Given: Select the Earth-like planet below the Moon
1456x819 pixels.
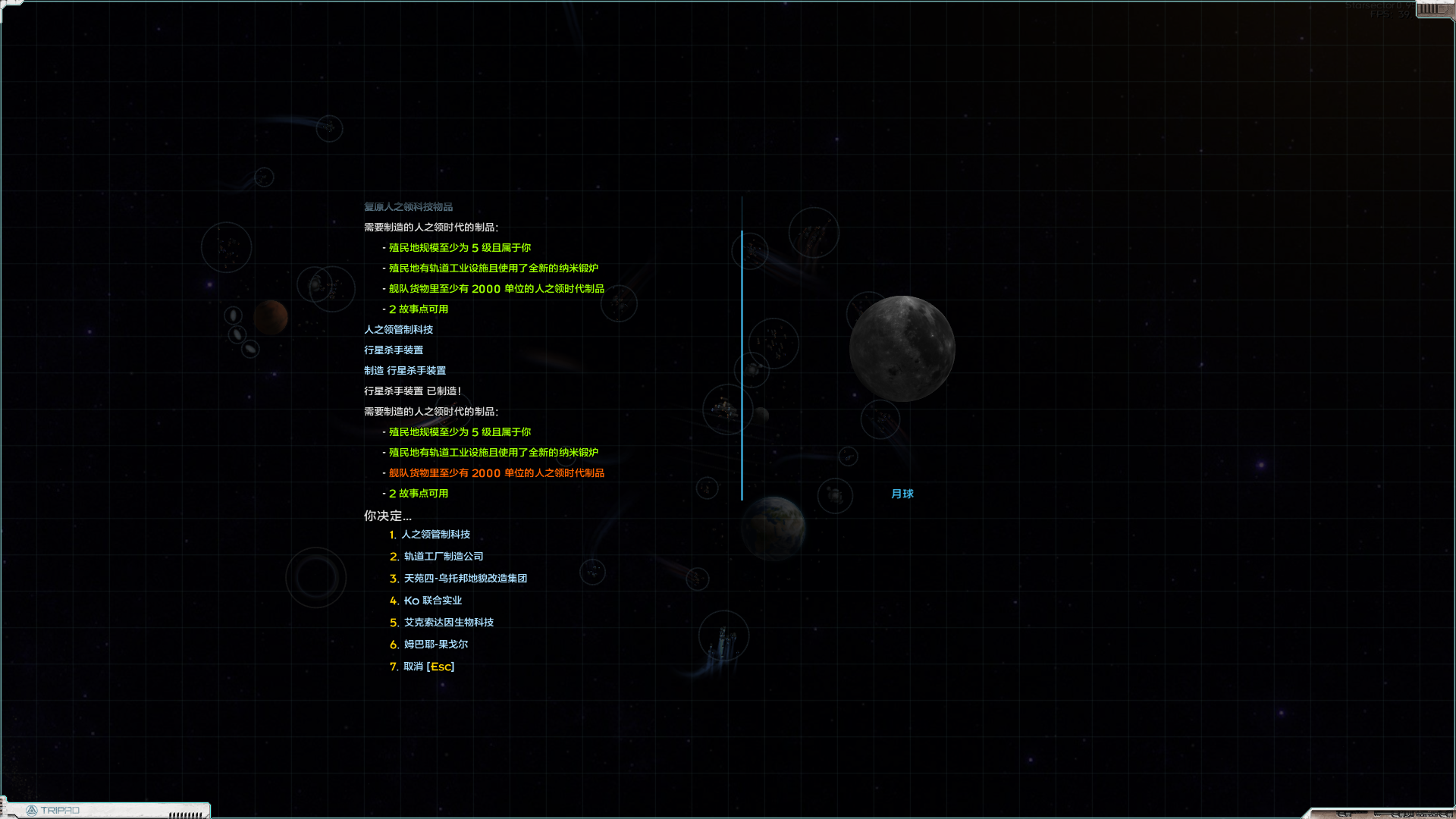Looking at the screenshot, I should point(773,529).
